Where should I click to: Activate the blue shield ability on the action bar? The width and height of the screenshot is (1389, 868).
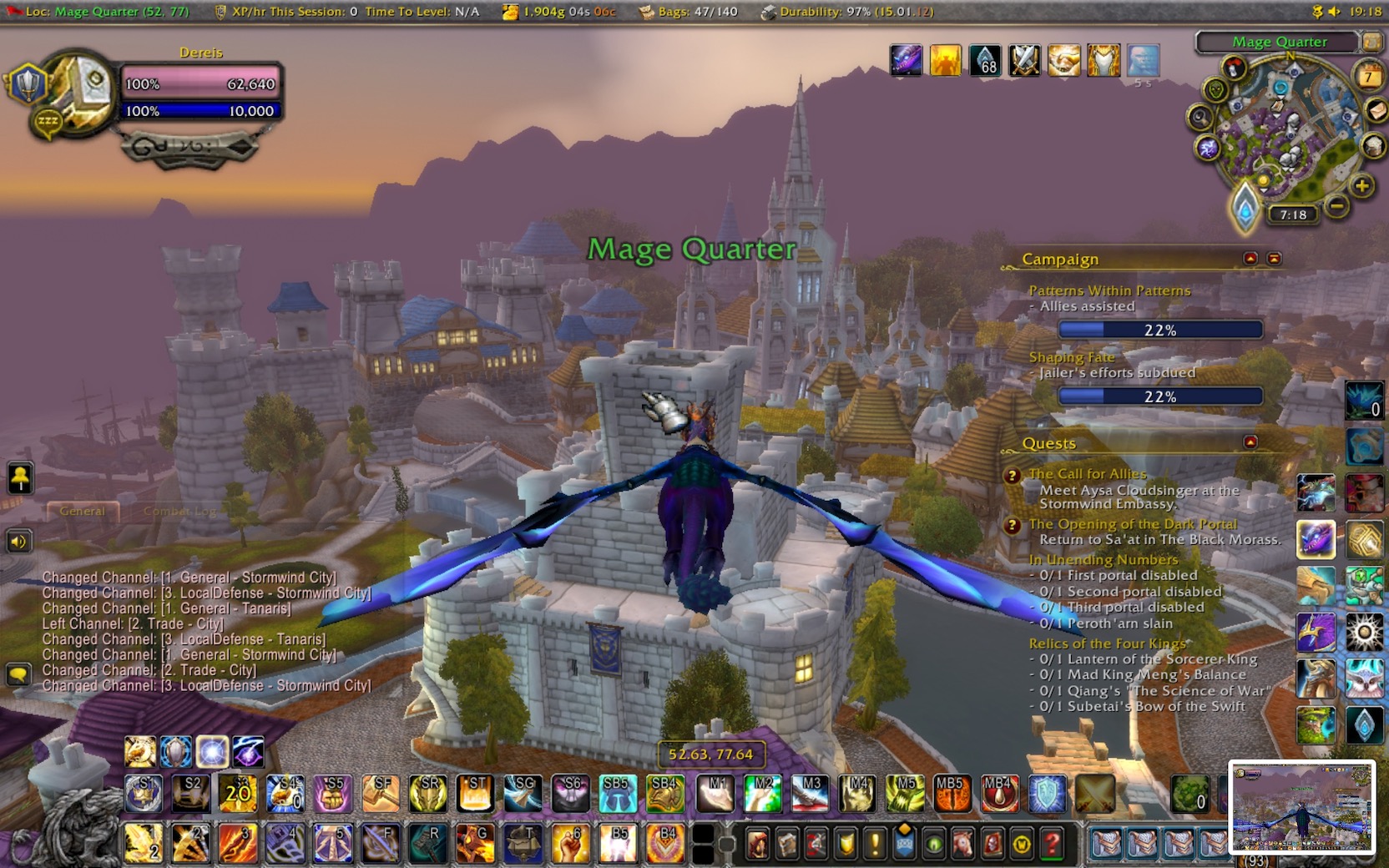(x=1047, y=794)
